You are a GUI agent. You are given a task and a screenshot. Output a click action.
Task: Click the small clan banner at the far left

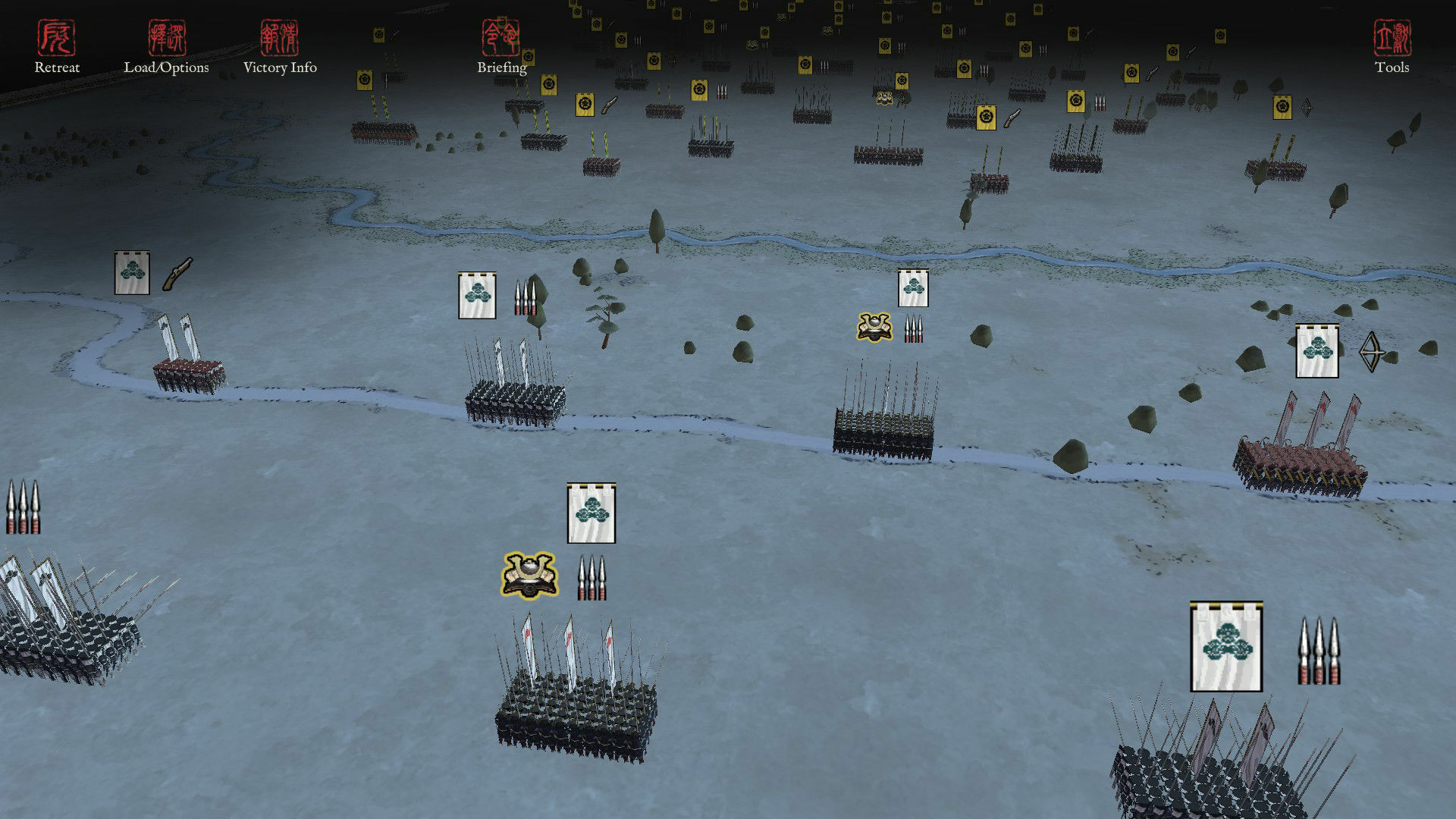[131, 273]
